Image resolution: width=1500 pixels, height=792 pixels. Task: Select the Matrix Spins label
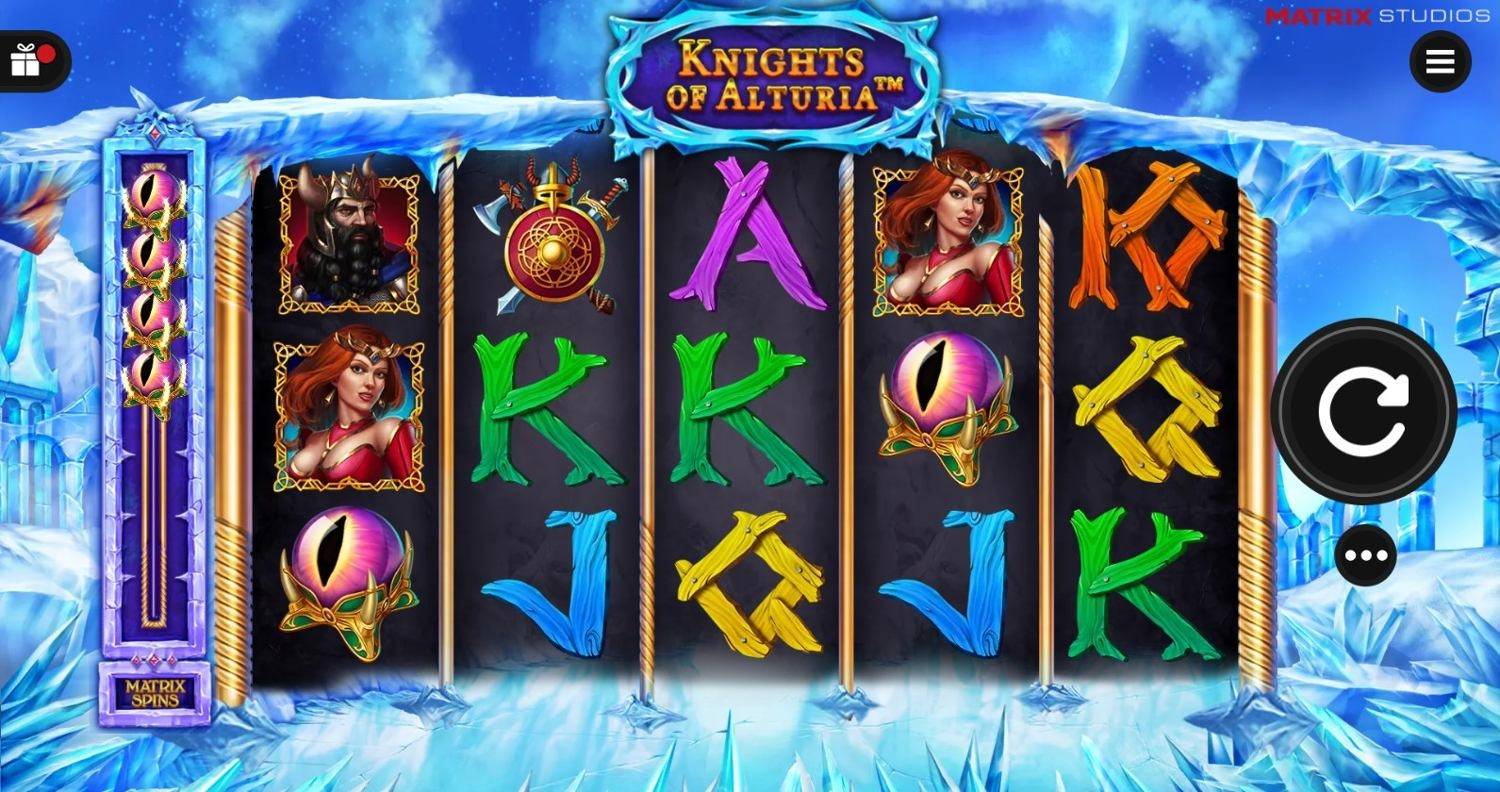[152, 693]
